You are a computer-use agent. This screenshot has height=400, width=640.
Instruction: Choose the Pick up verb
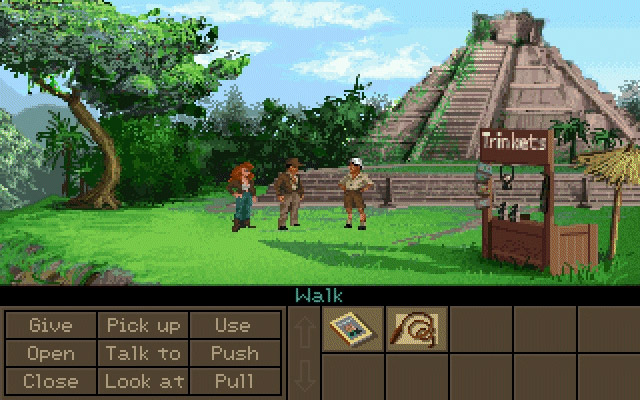(x=143, y=325)
